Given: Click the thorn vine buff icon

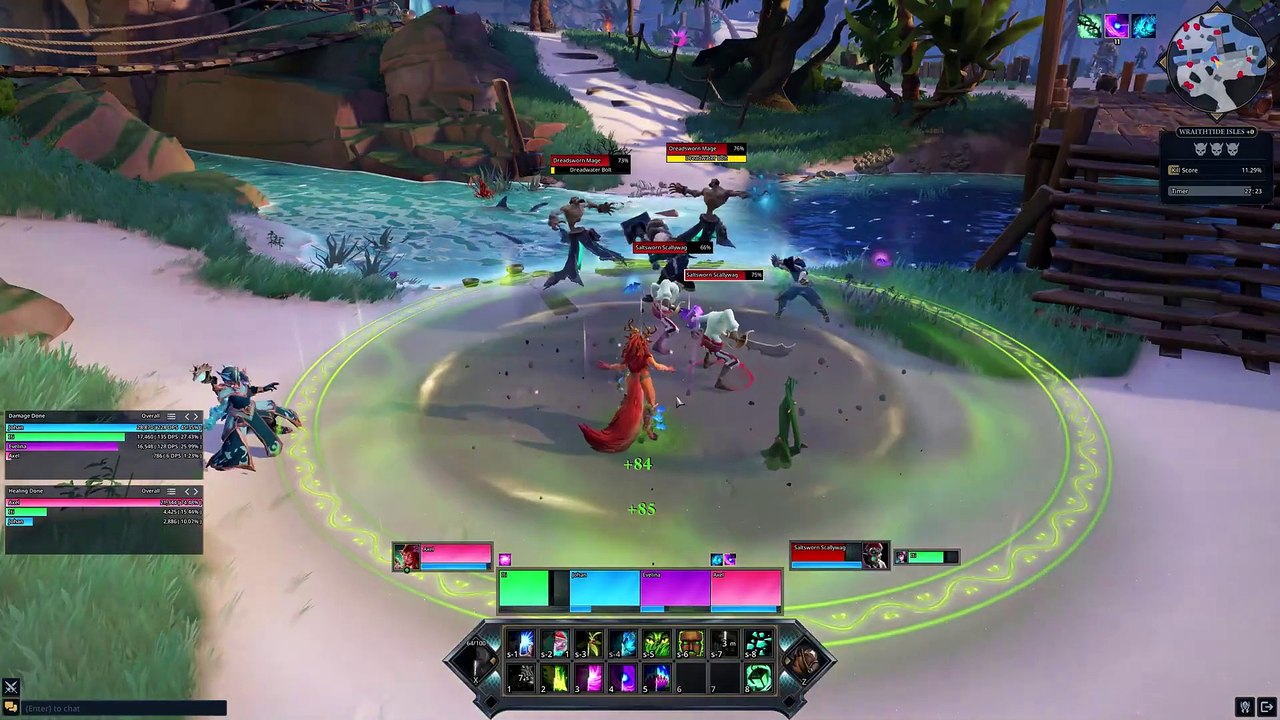Looking at the screenshot, I should [1089, 27].
